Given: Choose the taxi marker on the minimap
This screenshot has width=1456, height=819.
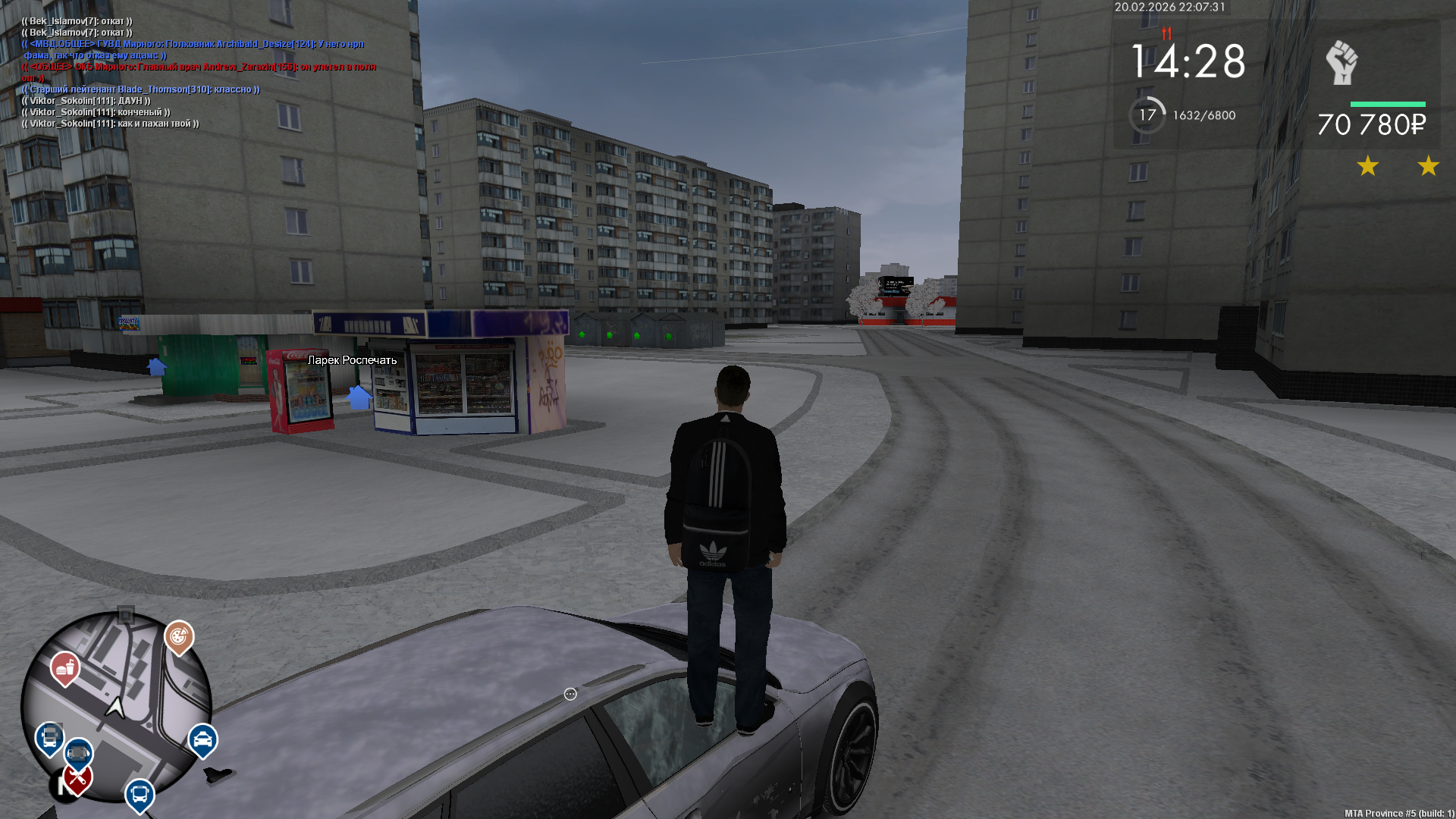Looking at the screenshot, I should tap(202, 739).
